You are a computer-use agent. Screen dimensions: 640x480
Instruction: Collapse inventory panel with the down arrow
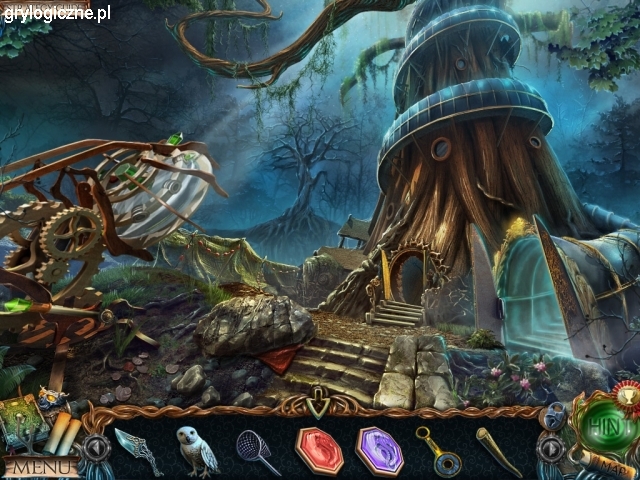pos(318,406)
